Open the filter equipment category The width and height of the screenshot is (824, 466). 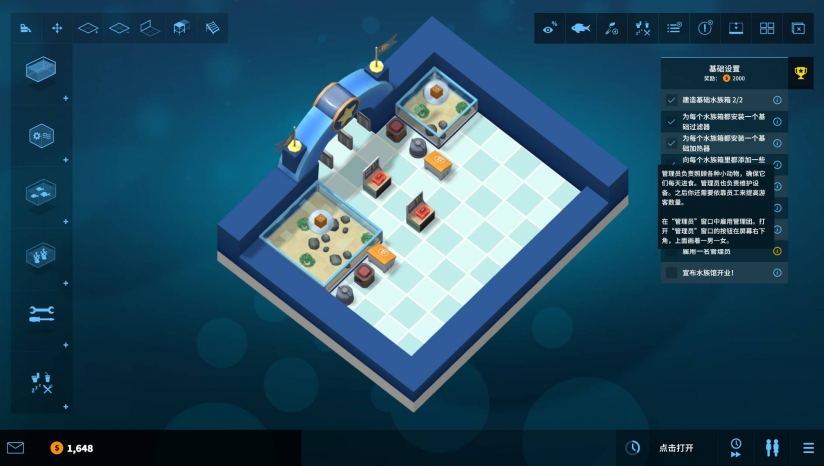coord(41,134)
